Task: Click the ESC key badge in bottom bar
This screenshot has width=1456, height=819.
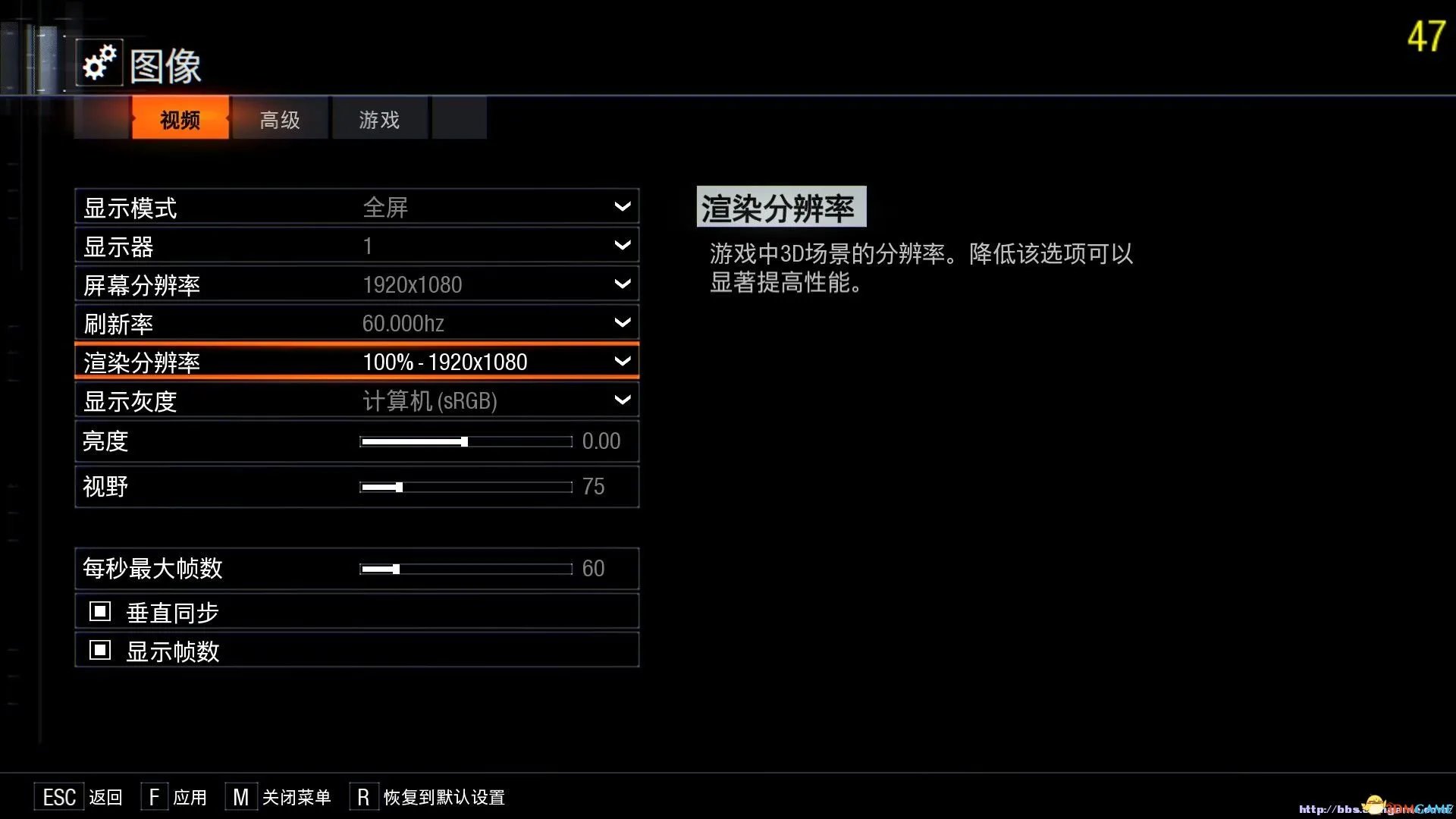Action: [59, 796]
